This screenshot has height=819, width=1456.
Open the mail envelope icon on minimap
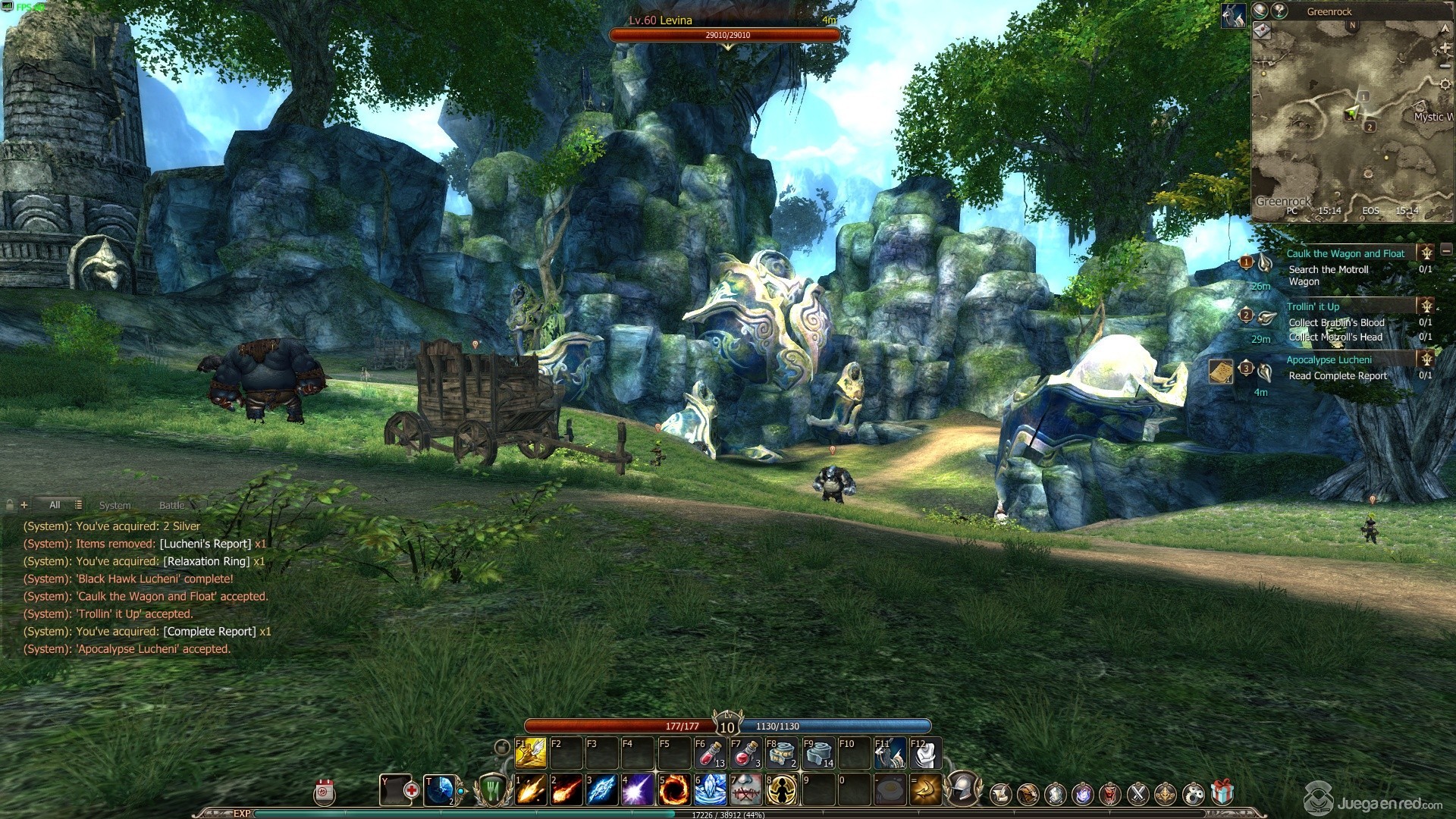click(x=1262, y=30)
